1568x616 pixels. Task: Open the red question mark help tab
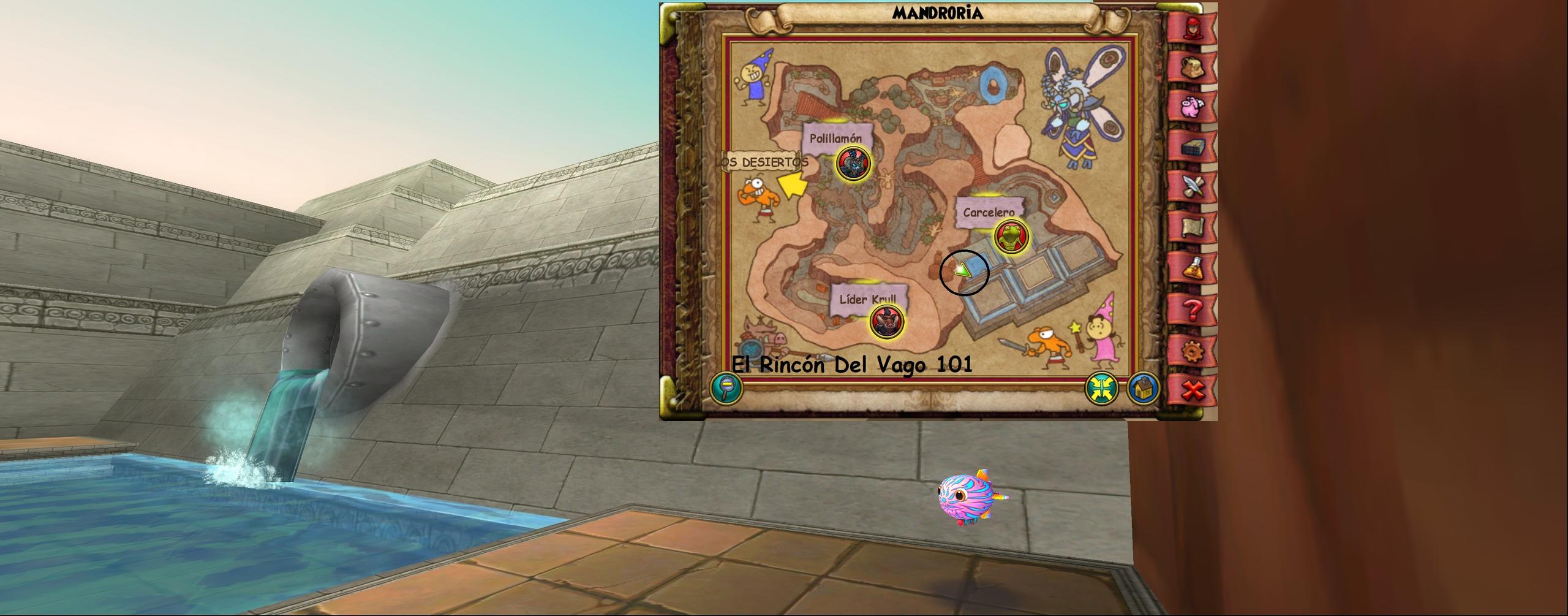pyautogui.click(x=1191, y=310)
